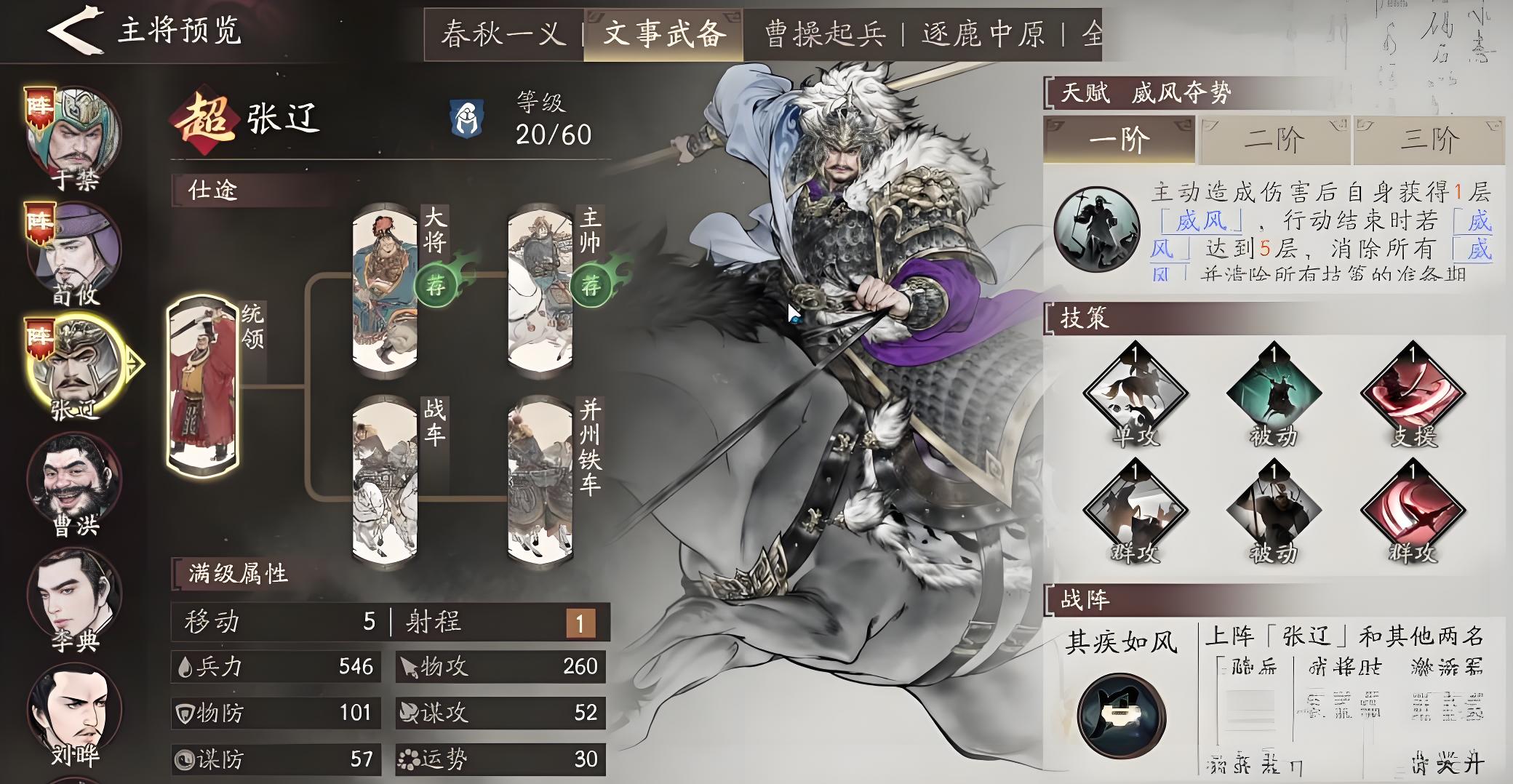Switch to the 逐鹿中原 tab
The image size is (1513, 784).
(x=983, y=34)
